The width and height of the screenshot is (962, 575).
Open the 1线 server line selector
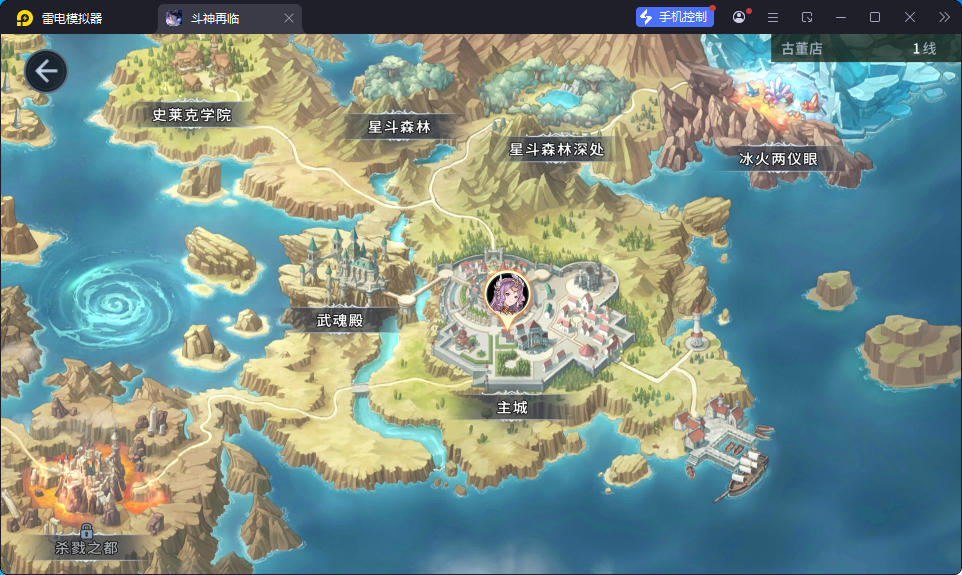(923, 49)
